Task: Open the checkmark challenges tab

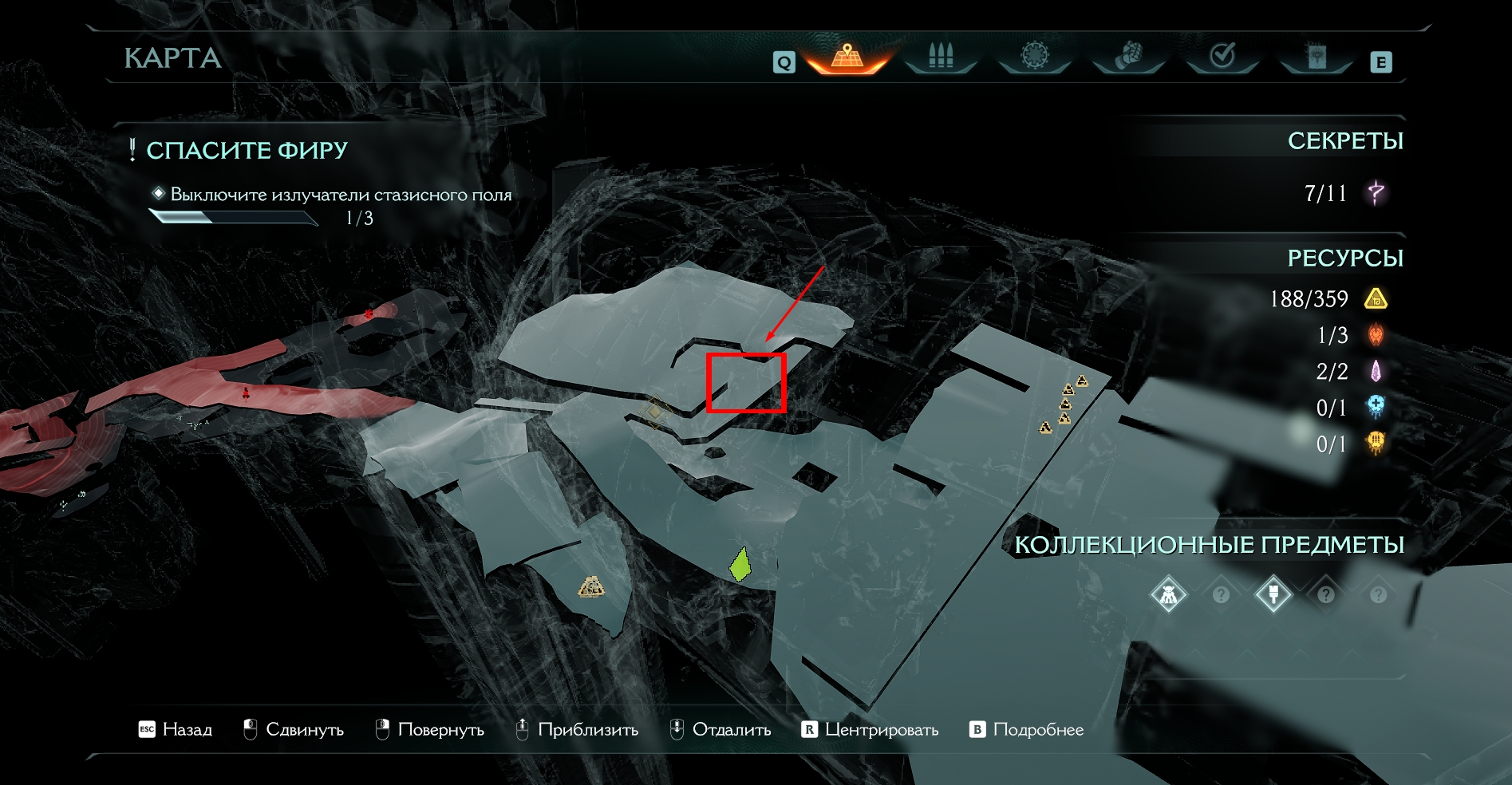Action: coord(1222,56)
